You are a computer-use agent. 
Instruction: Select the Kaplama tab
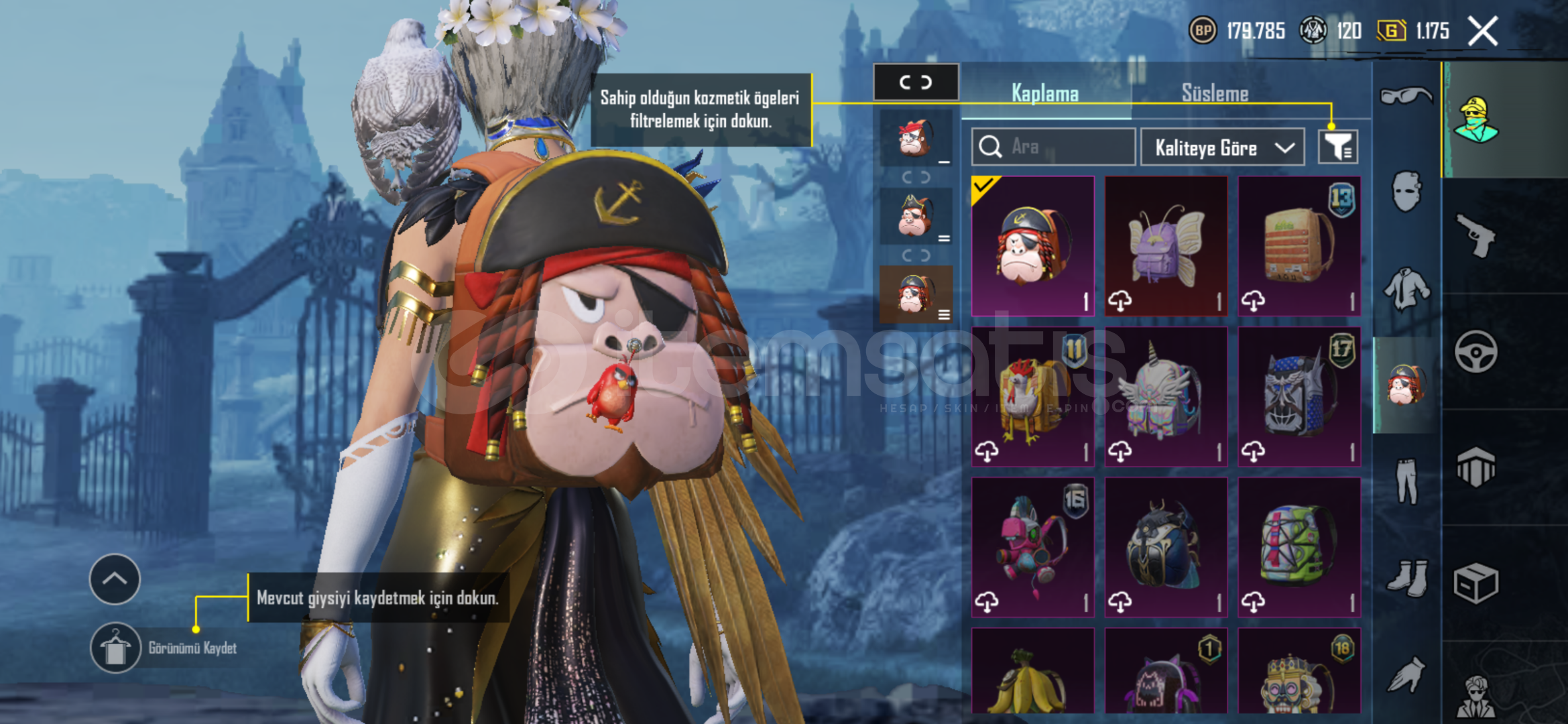click(x=1044, y=93)
